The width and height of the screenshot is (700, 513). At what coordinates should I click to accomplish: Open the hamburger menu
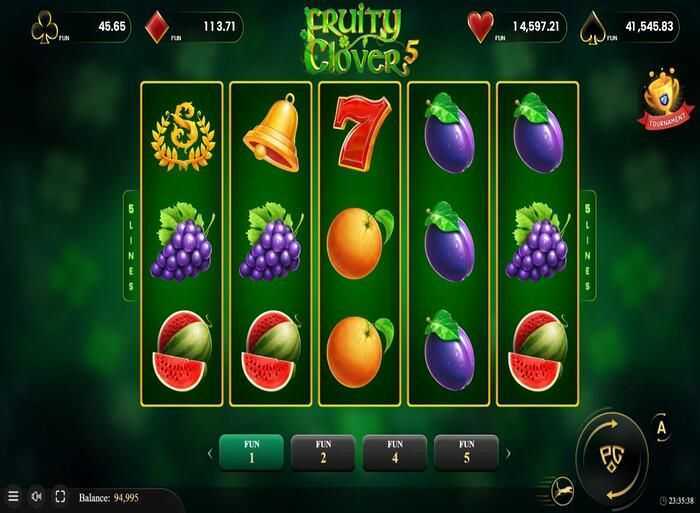(13, 496)
